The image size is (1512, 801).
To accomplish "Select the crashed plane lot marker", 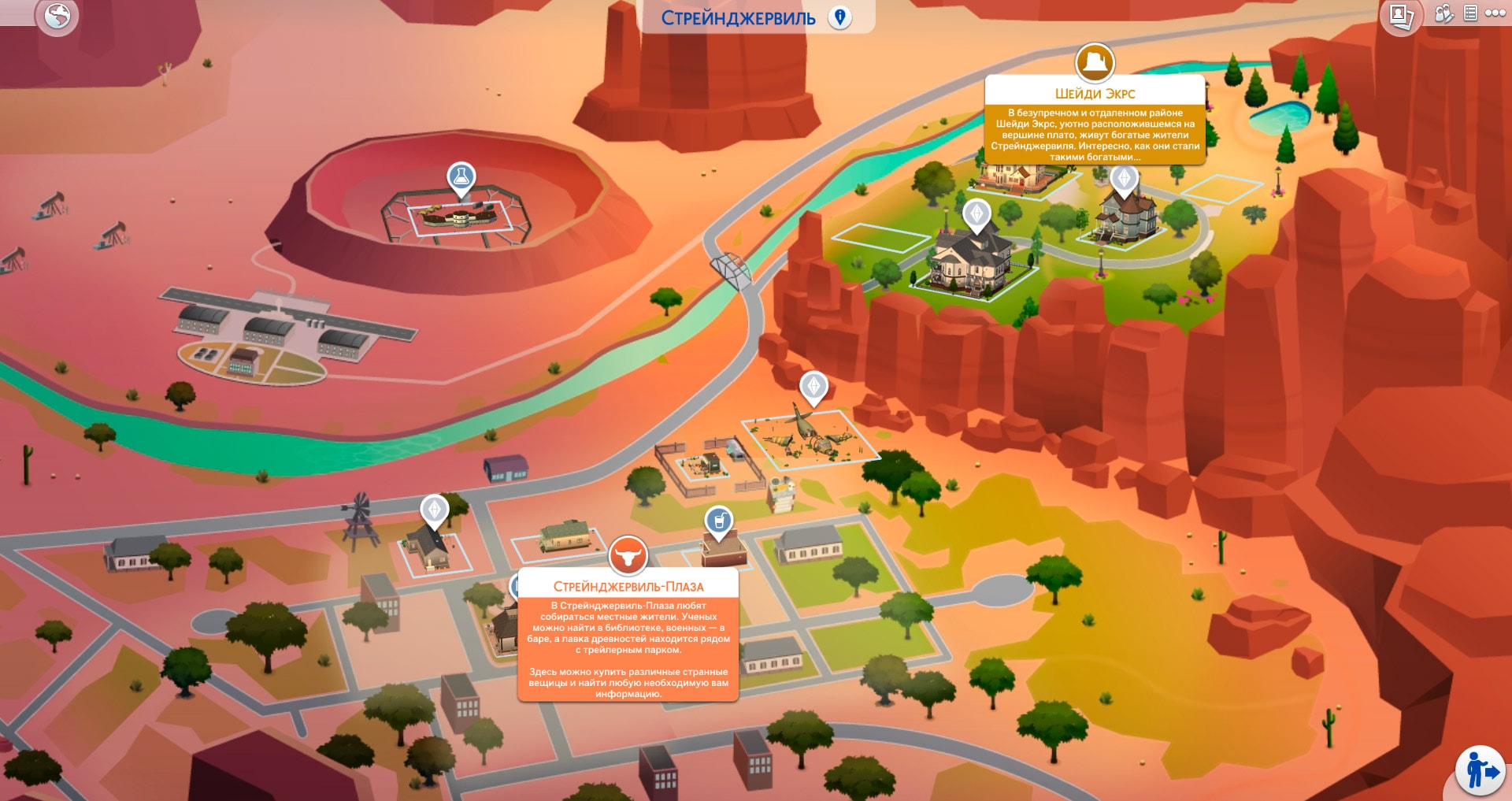I will [x=813, y=386].
